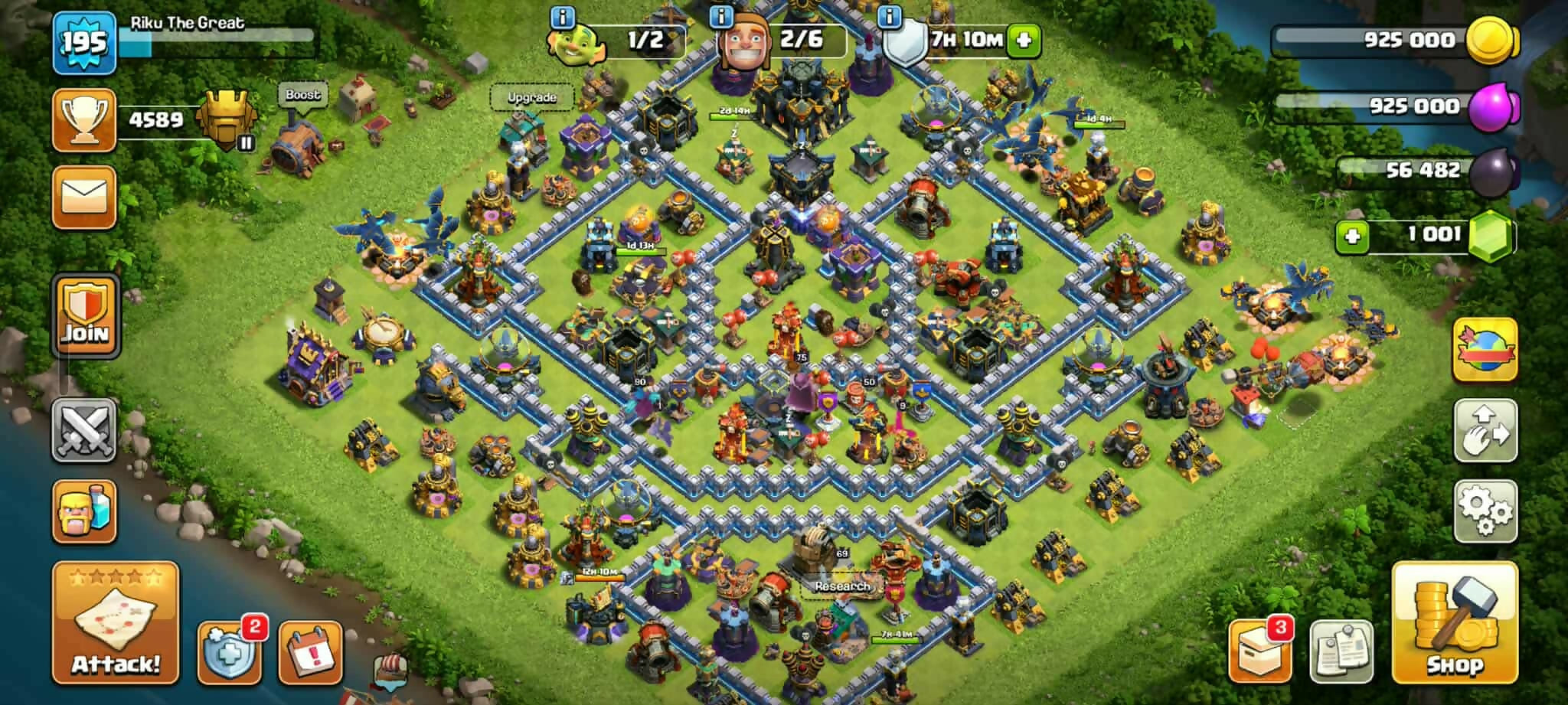Open the trophy league ranking

click(x=84, y=120)
